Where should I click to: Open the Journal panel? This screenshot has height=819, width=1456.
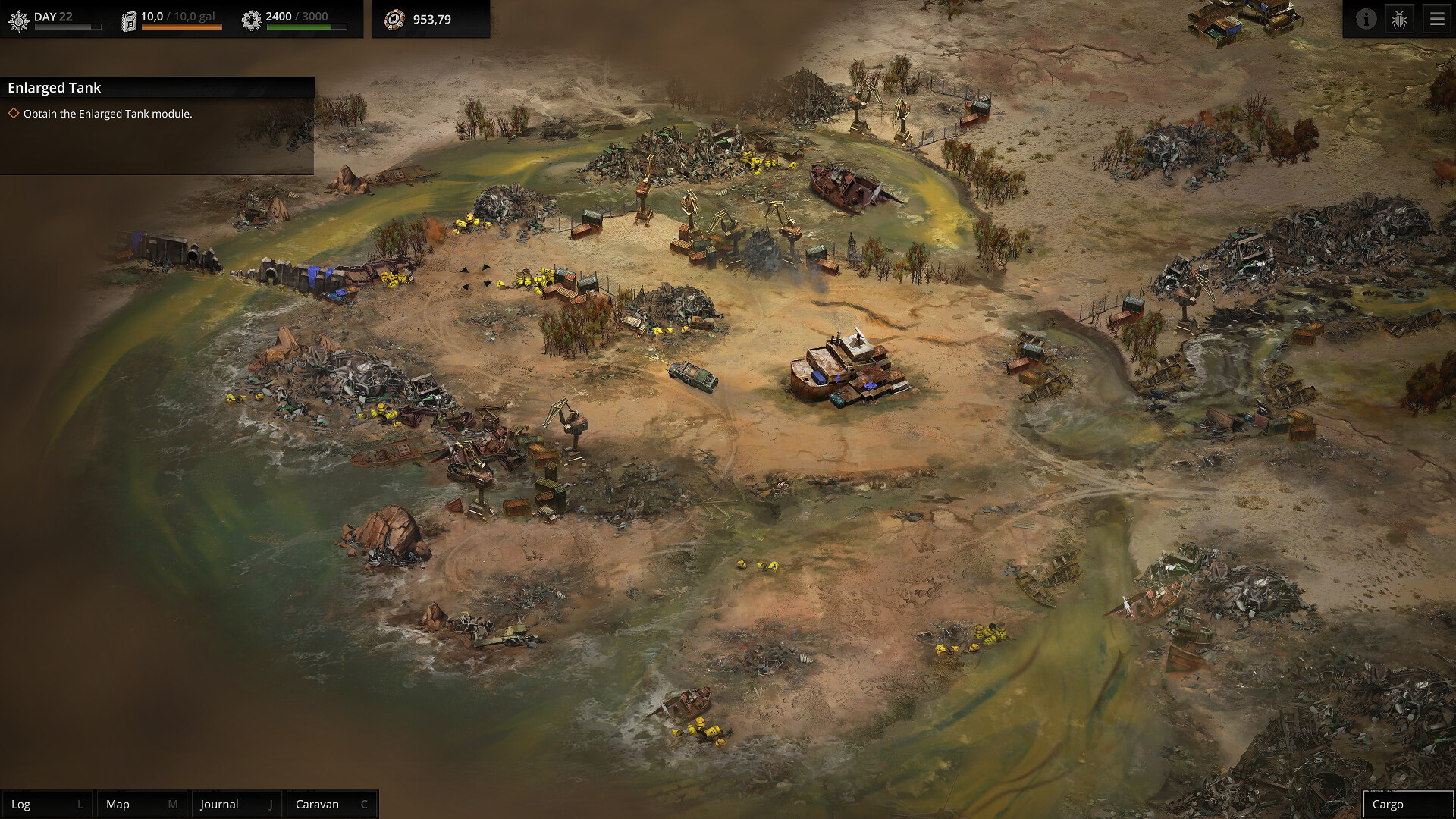pos(236,804)
